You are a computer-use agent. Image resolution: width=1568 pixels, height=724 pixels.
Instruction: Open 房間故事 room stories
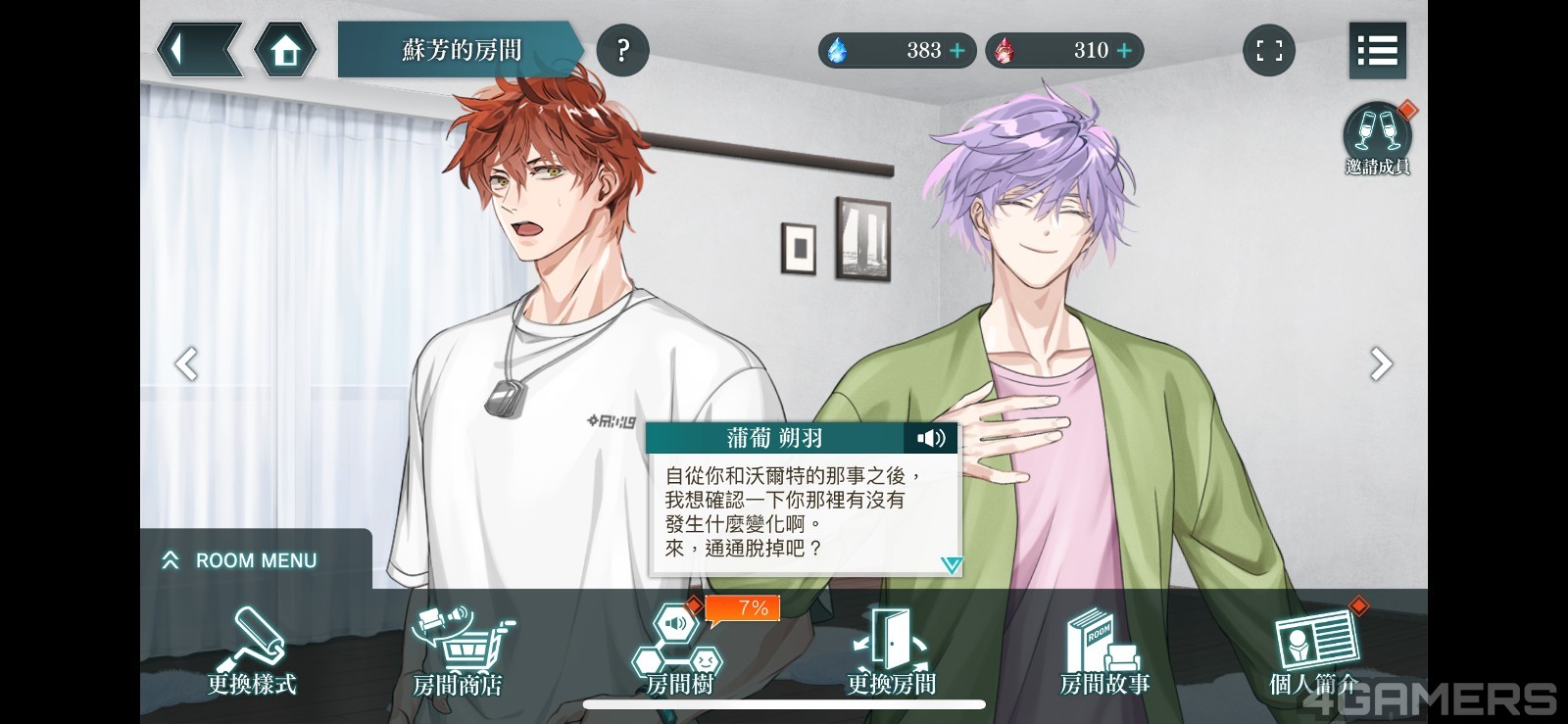click(x=1104, y=652)
